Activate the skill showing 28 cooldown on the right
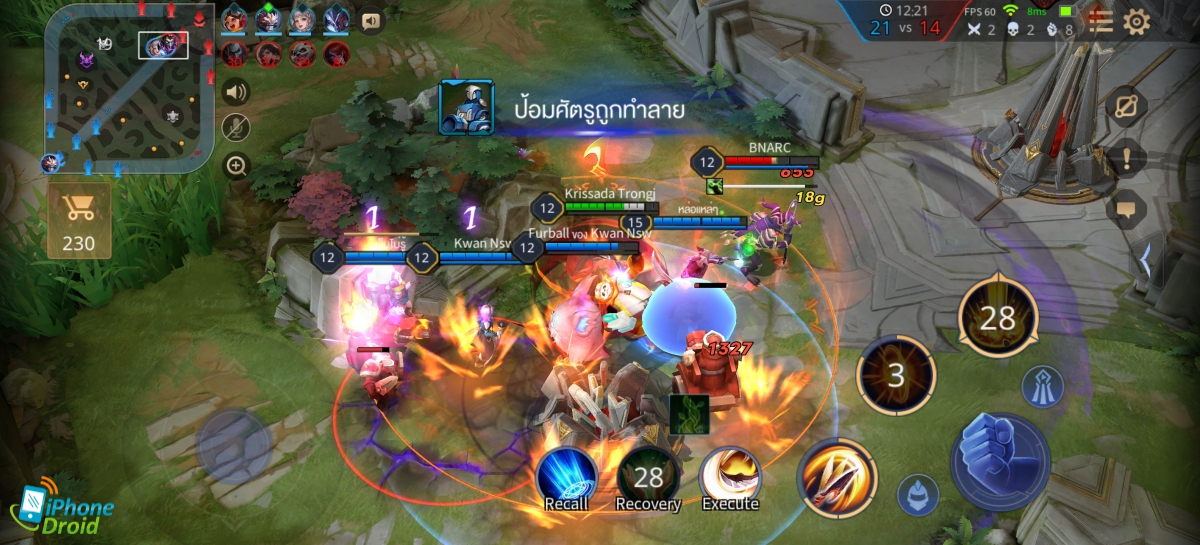This screenshot has height=545, width=1200. [997, 318]
